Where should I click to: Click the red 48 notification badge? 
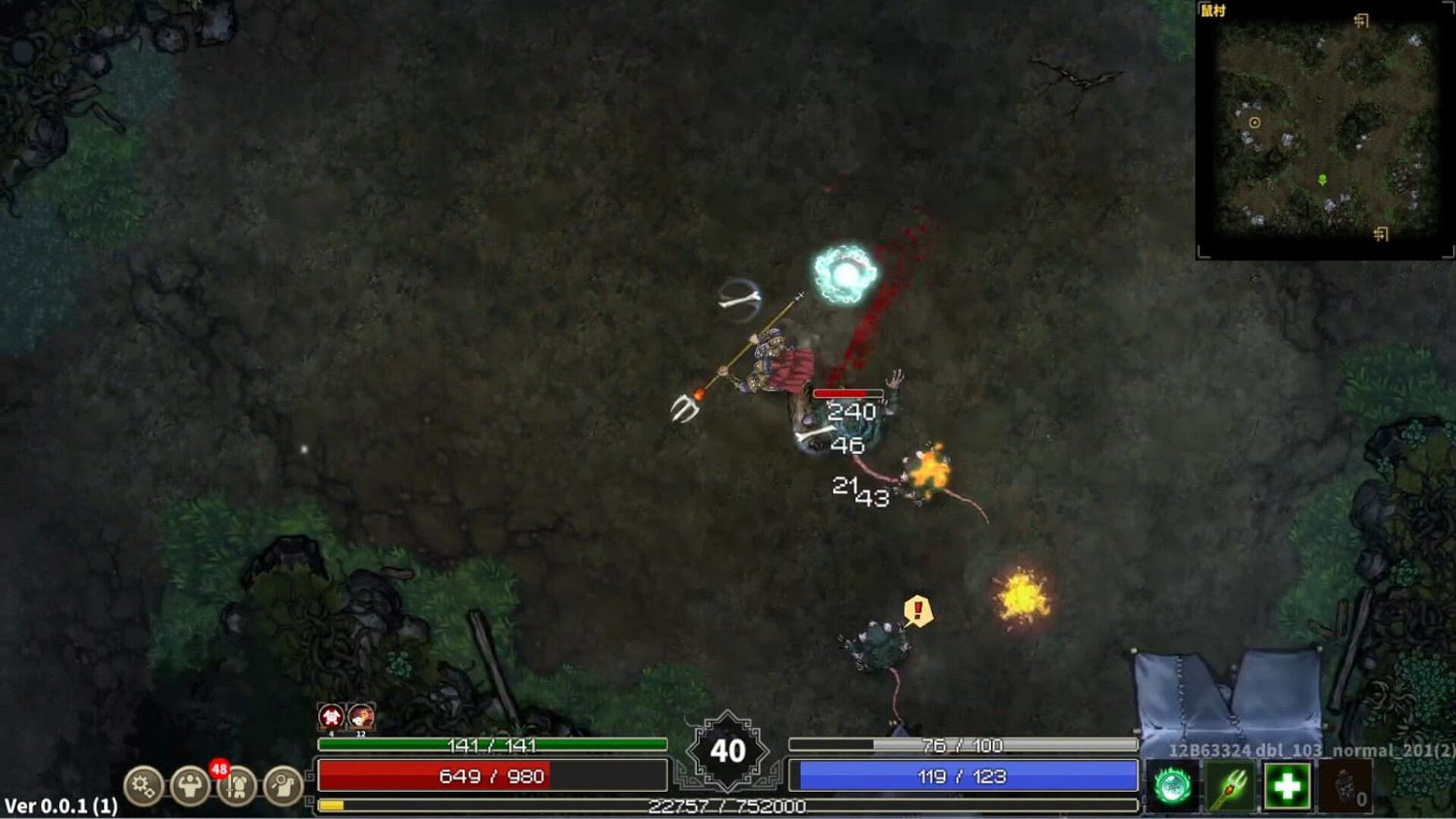[219, 767]
